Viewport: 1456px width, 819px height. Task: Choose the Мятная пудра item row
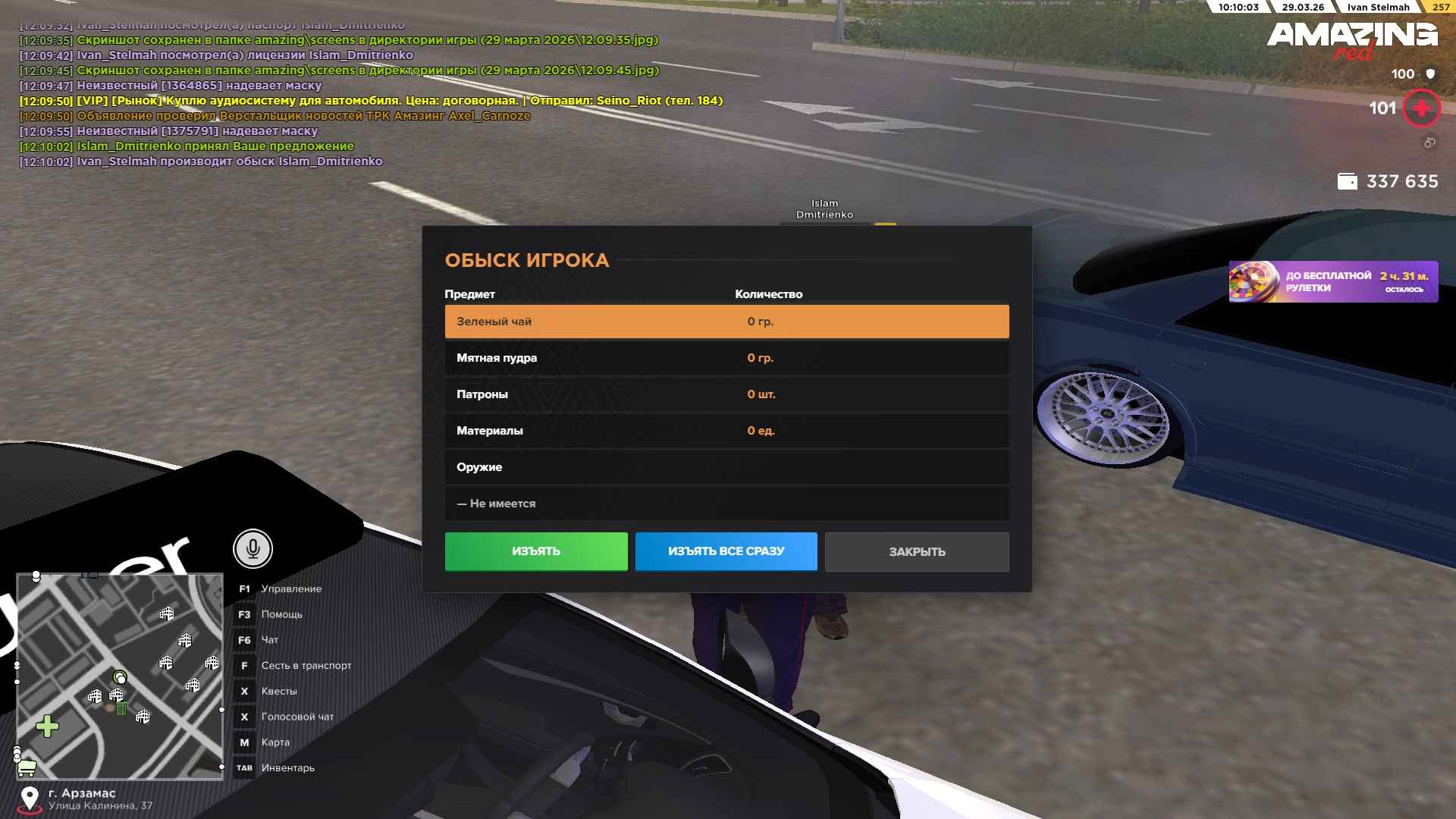coord(726,358)
